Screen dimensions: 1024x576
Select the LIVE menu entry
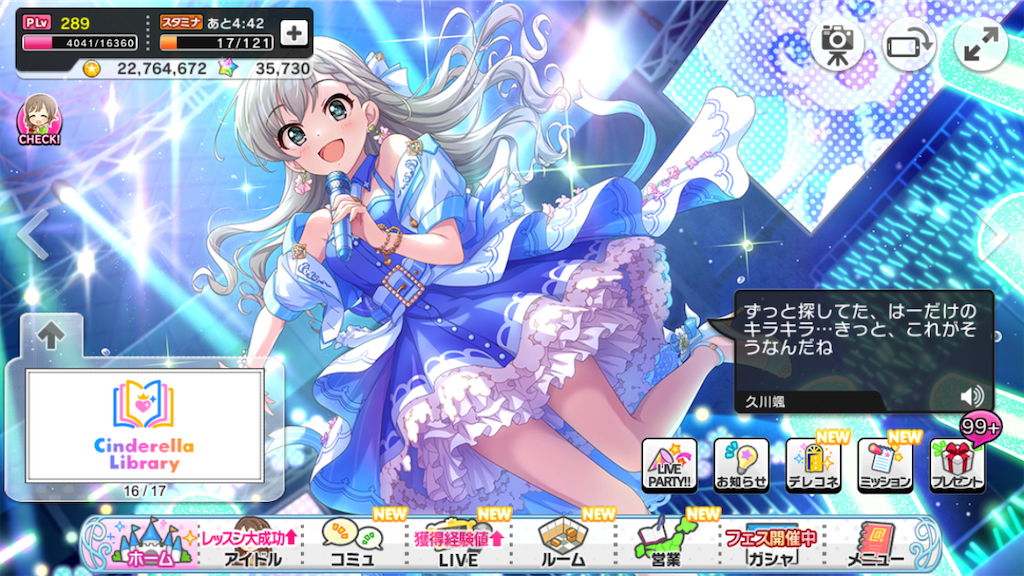(x=456, y=544)
